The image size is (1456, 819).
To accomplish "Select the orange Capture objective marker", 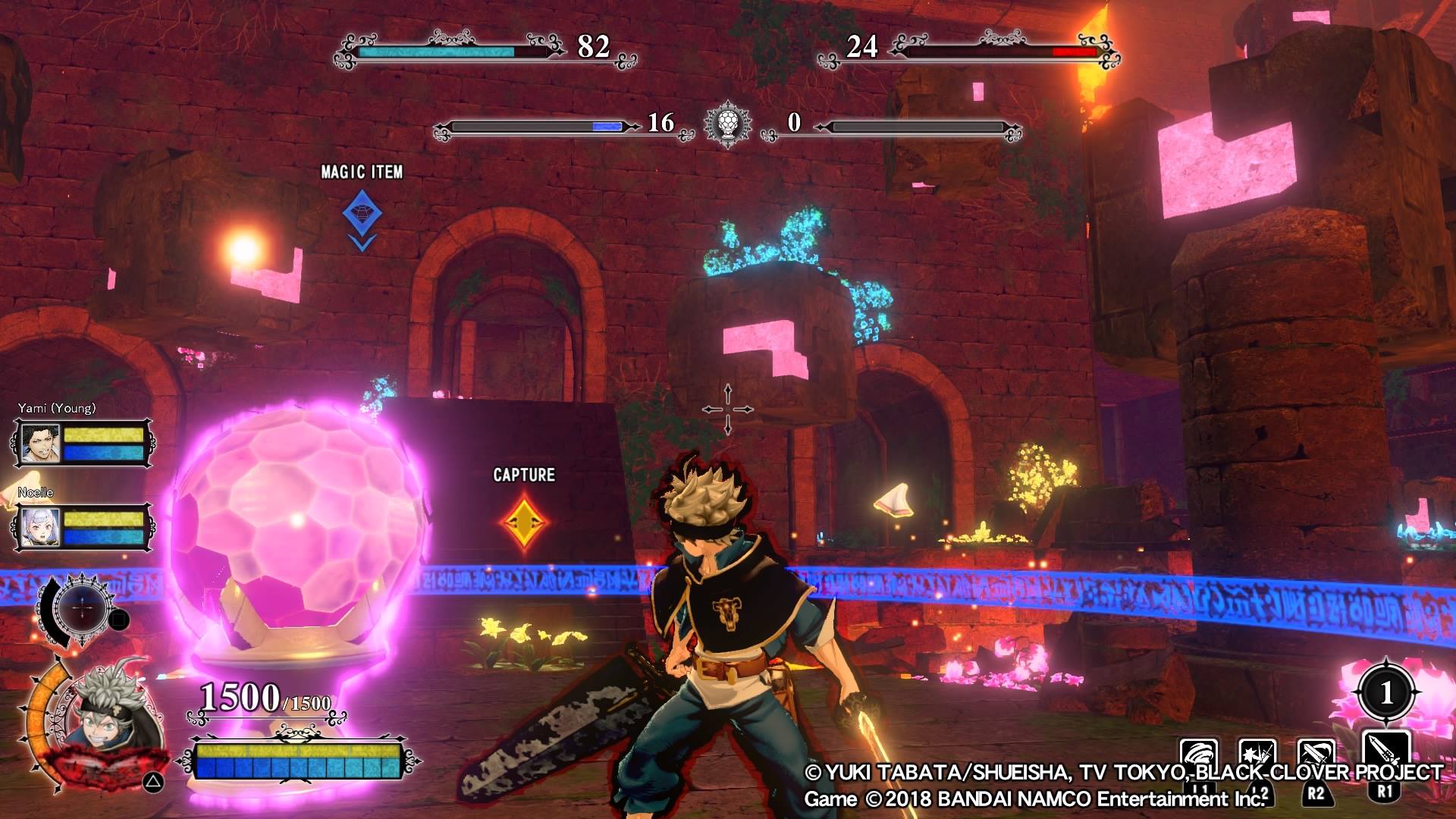I will pyautogui.click(x=524, y=521).
